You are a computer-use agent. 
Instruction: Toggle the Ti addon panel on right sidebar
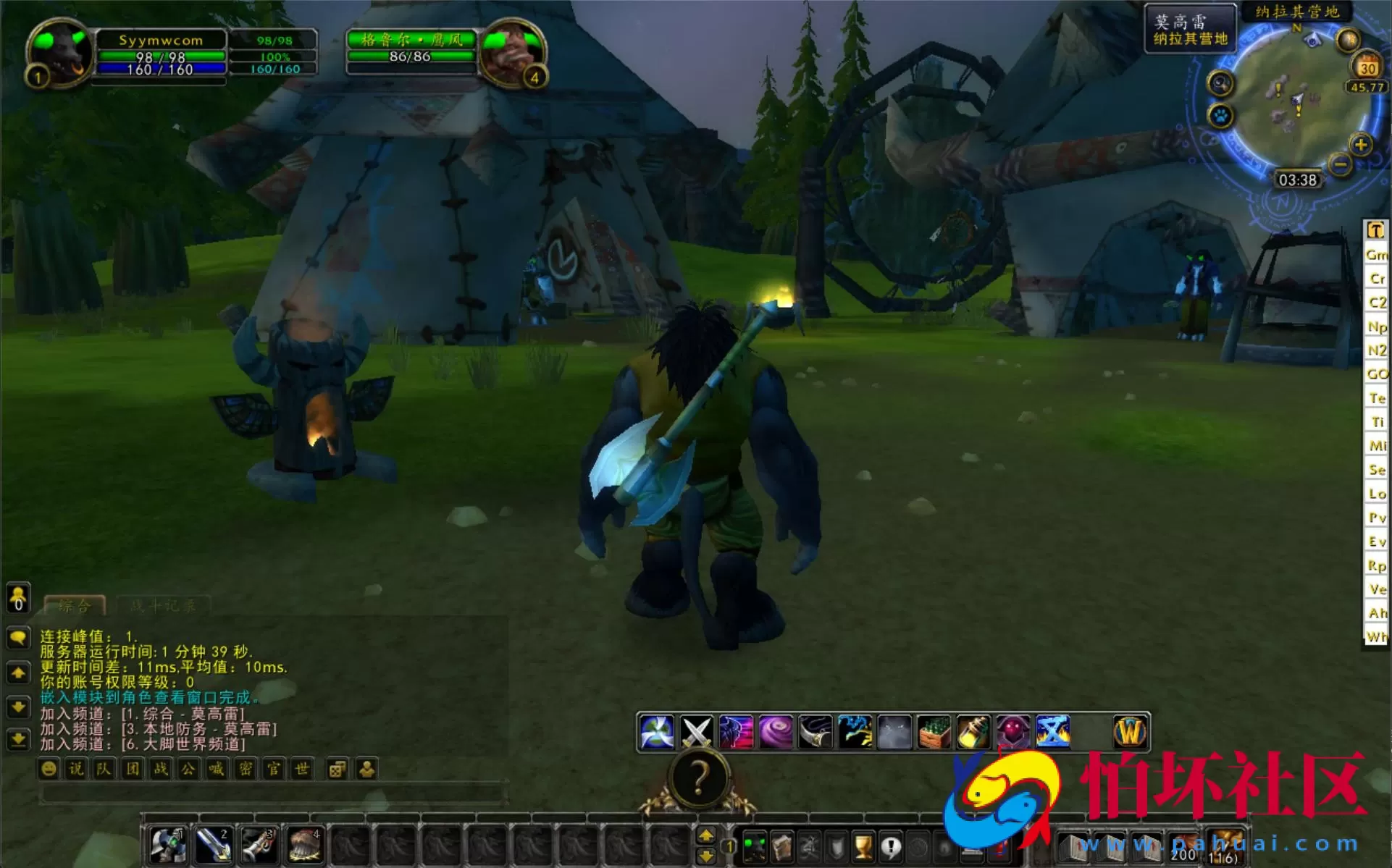coord(1375,422)
